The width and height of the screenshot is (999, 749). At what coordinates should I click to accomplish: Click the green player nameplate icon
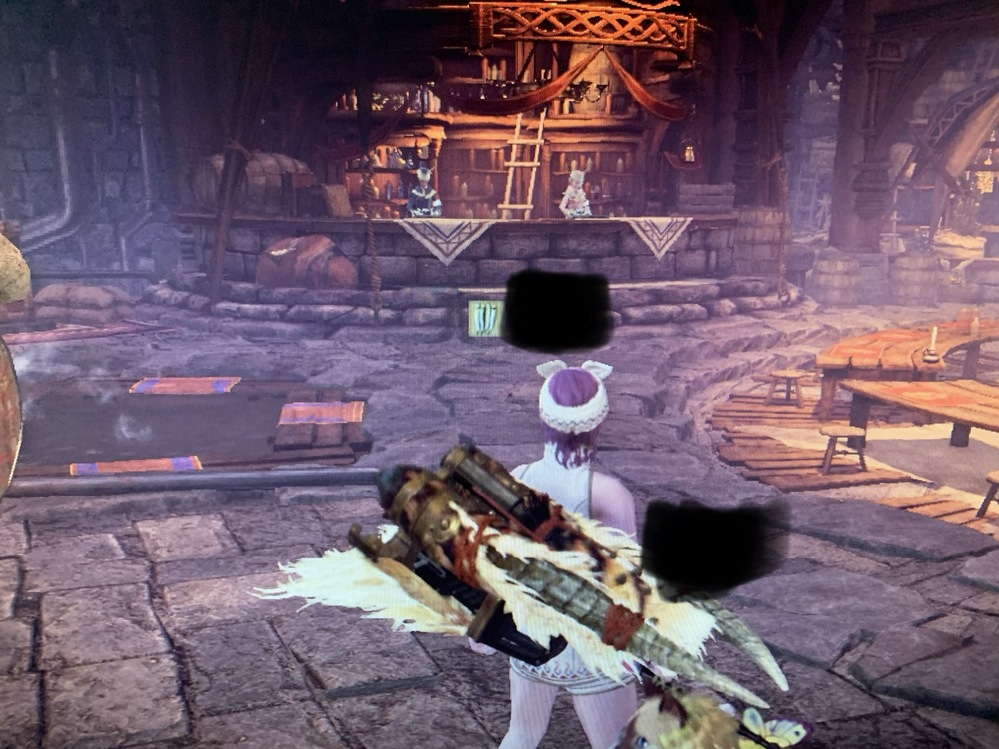(x=485, y=319)
